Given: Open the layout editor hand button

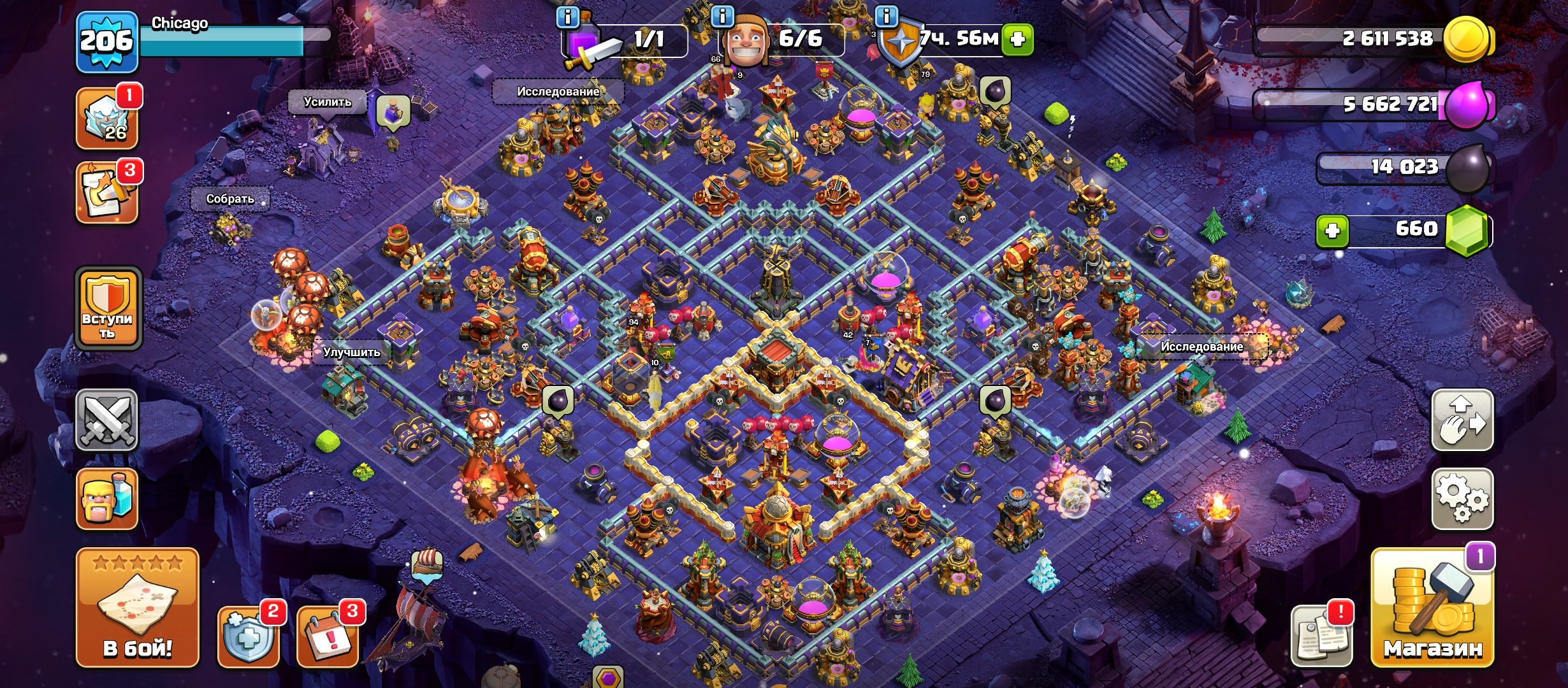Looking at the screenshot, I should 1462,420.
